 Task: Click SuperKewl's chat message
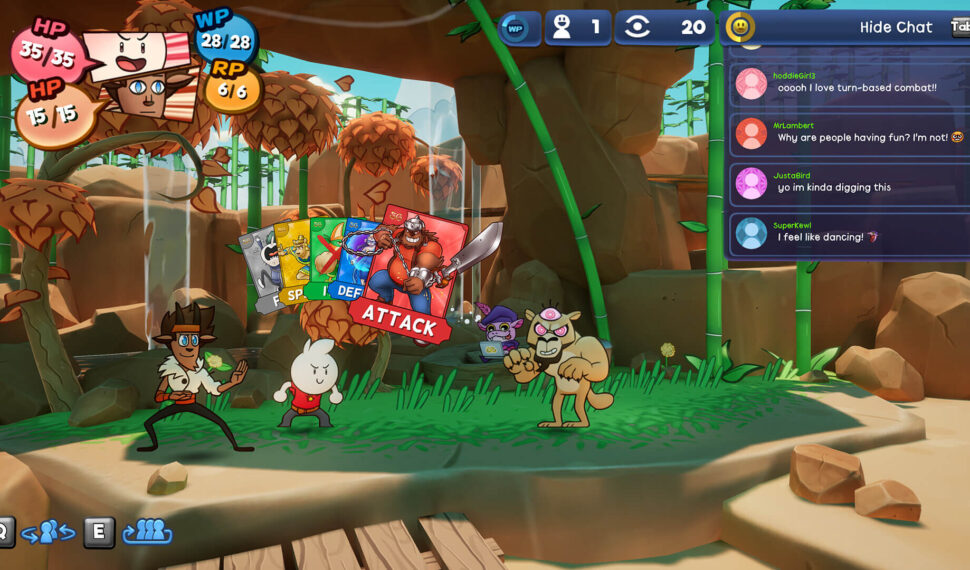coord(850,234)
